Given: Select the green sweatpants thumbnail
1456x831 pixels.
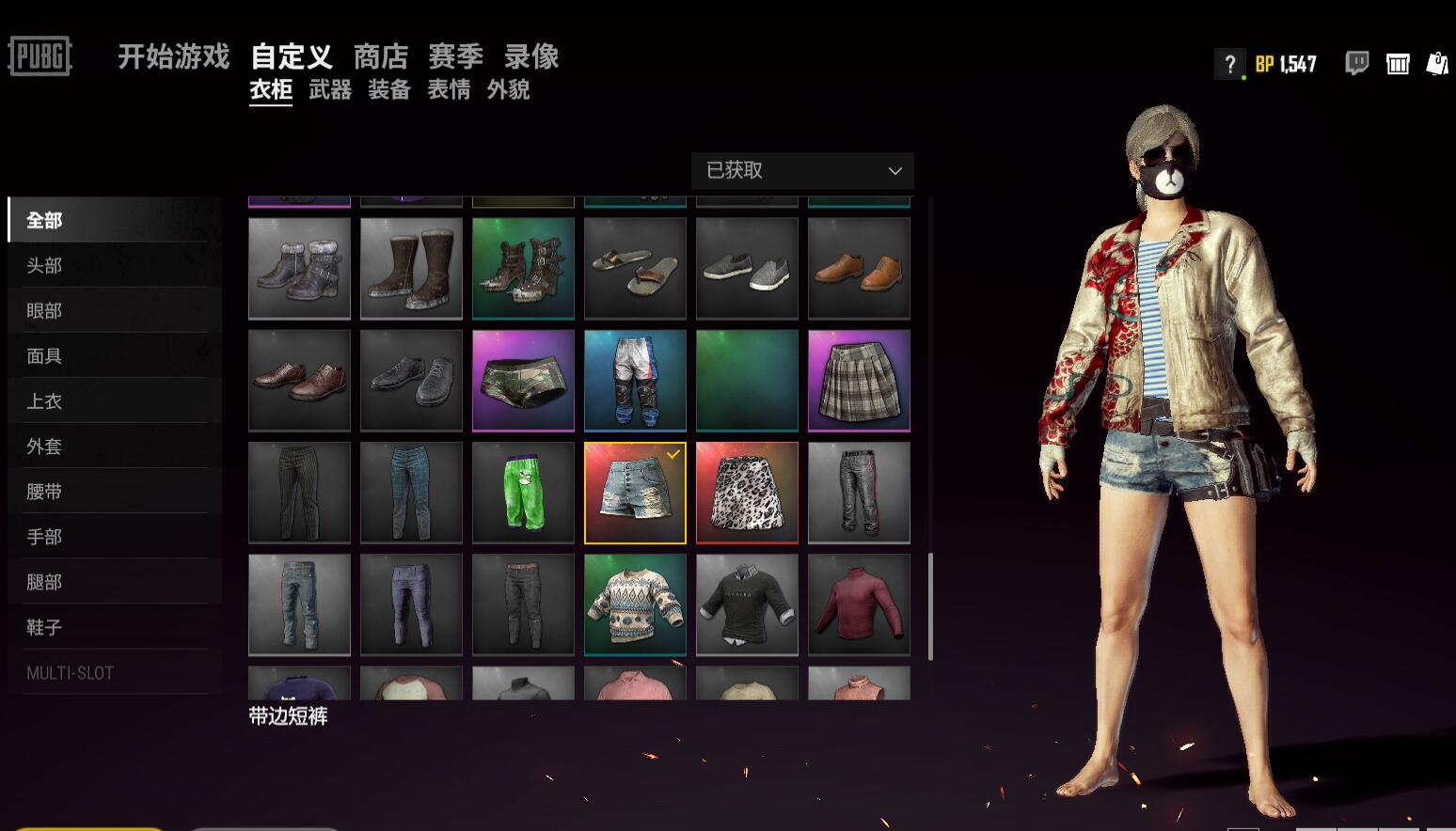Looking at the screenshot, I should (523, 492).
